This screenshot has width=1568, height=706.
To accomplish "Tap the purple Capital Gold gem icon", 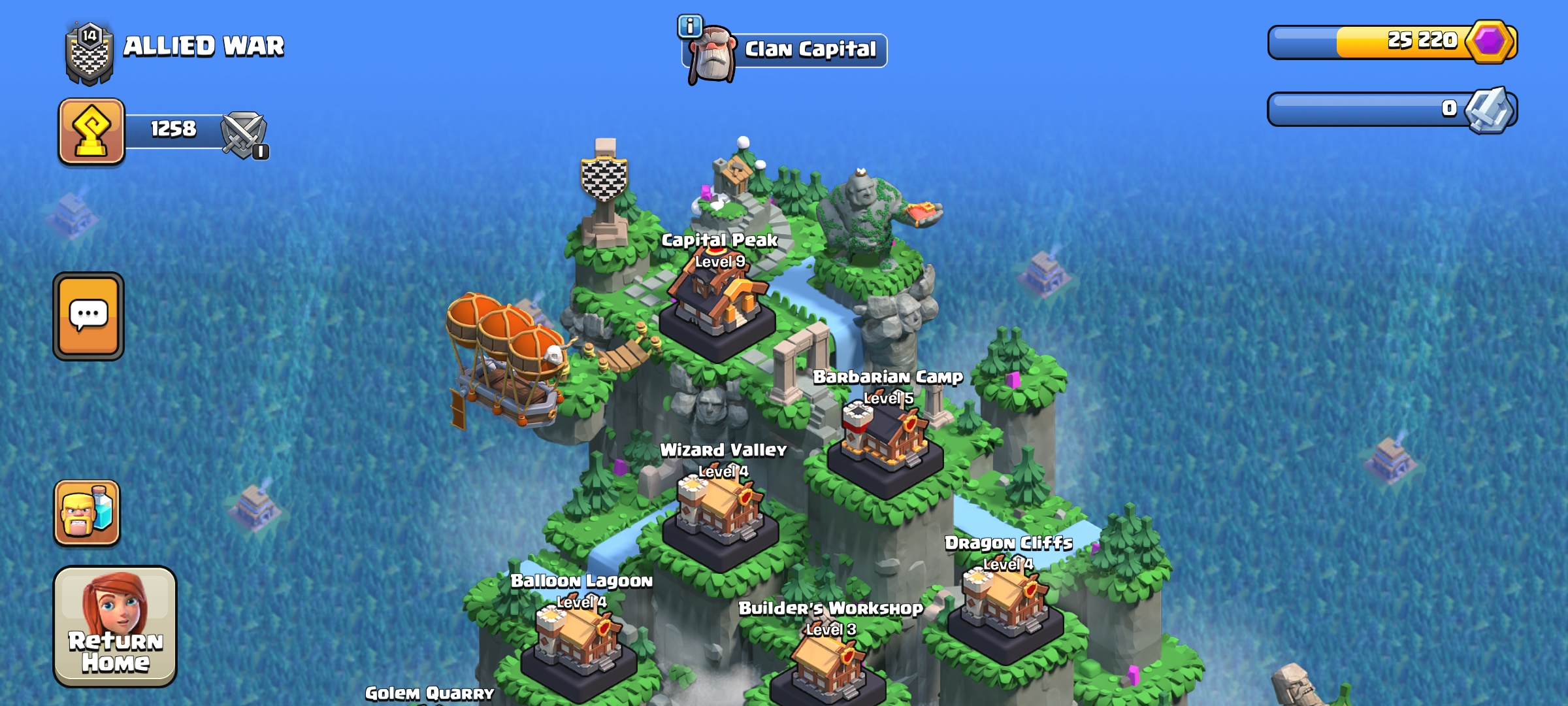I will coord(1490,42).
